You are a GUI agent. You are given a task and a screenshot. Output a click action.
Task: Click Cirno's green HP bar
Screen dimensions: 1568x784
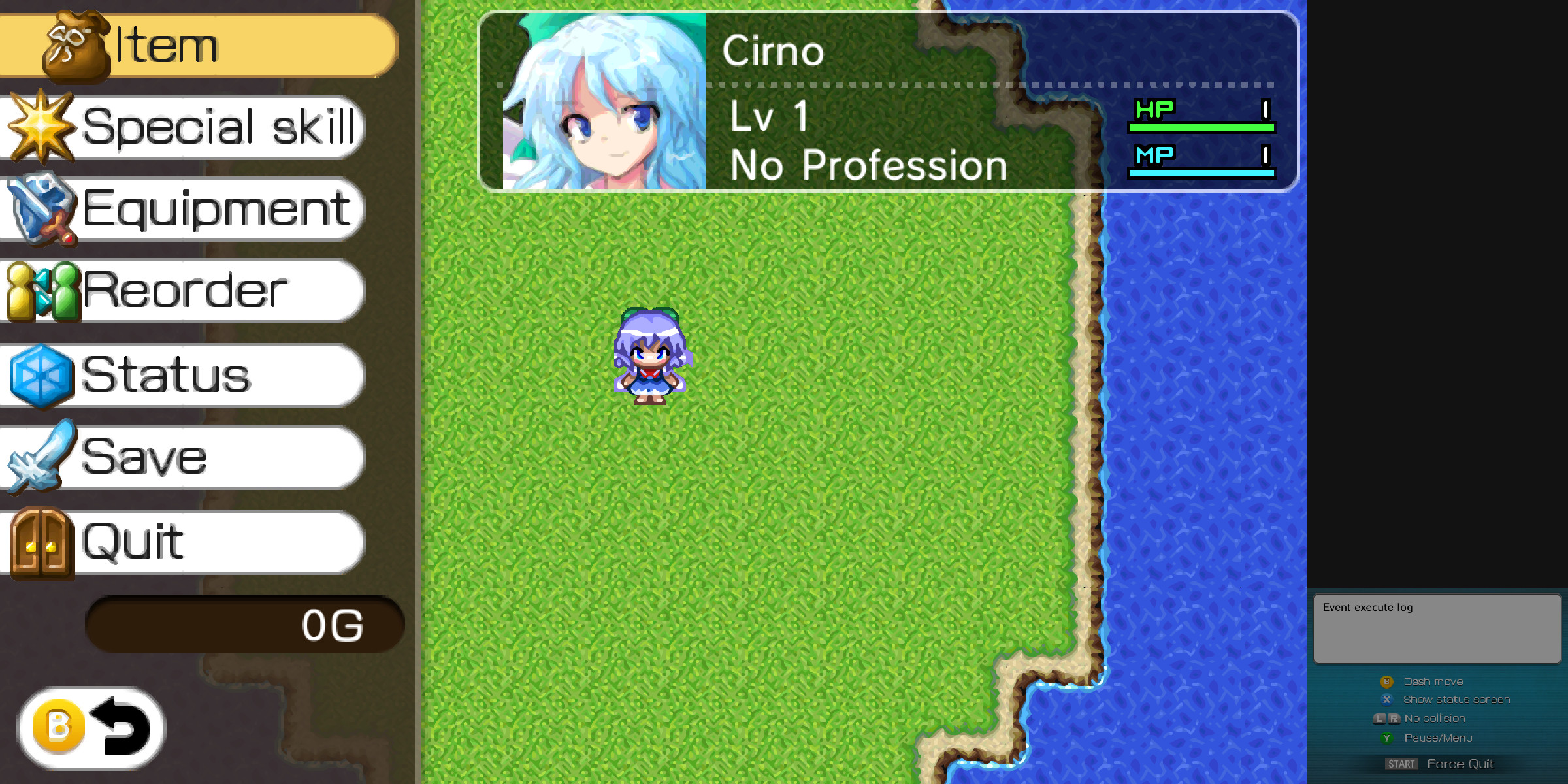1202,127
